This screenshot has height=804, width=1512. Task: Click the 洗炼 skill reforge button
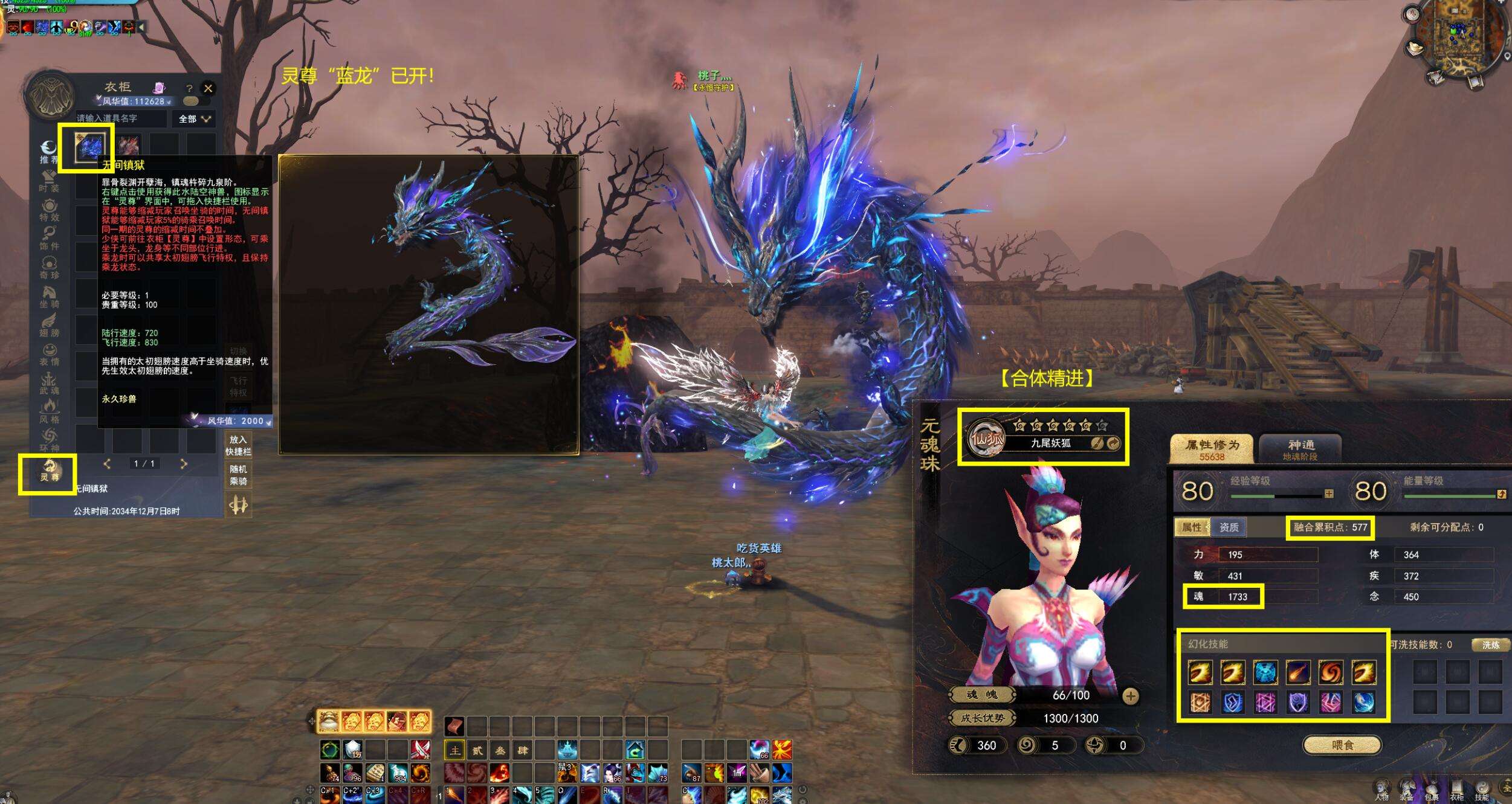point(1490,645)
